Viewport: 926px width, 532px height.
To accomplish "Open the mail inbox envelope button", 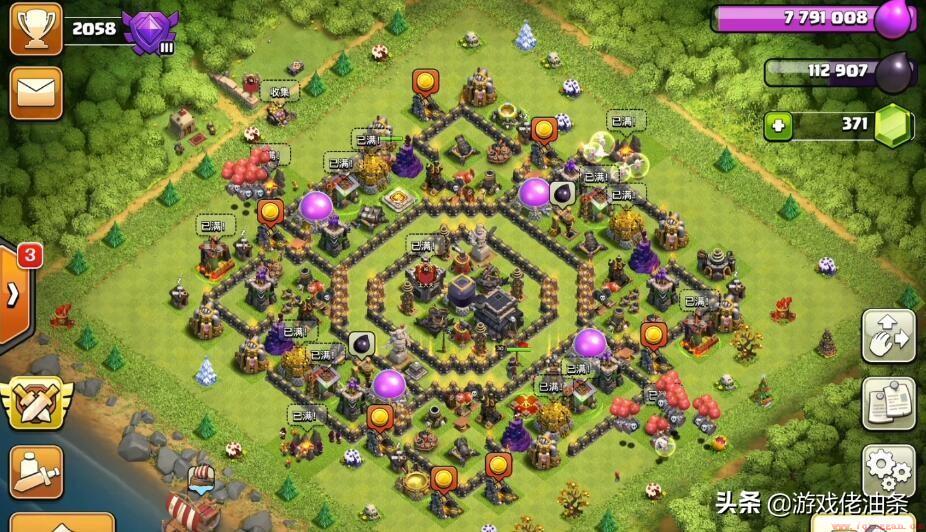I will 36,92.
